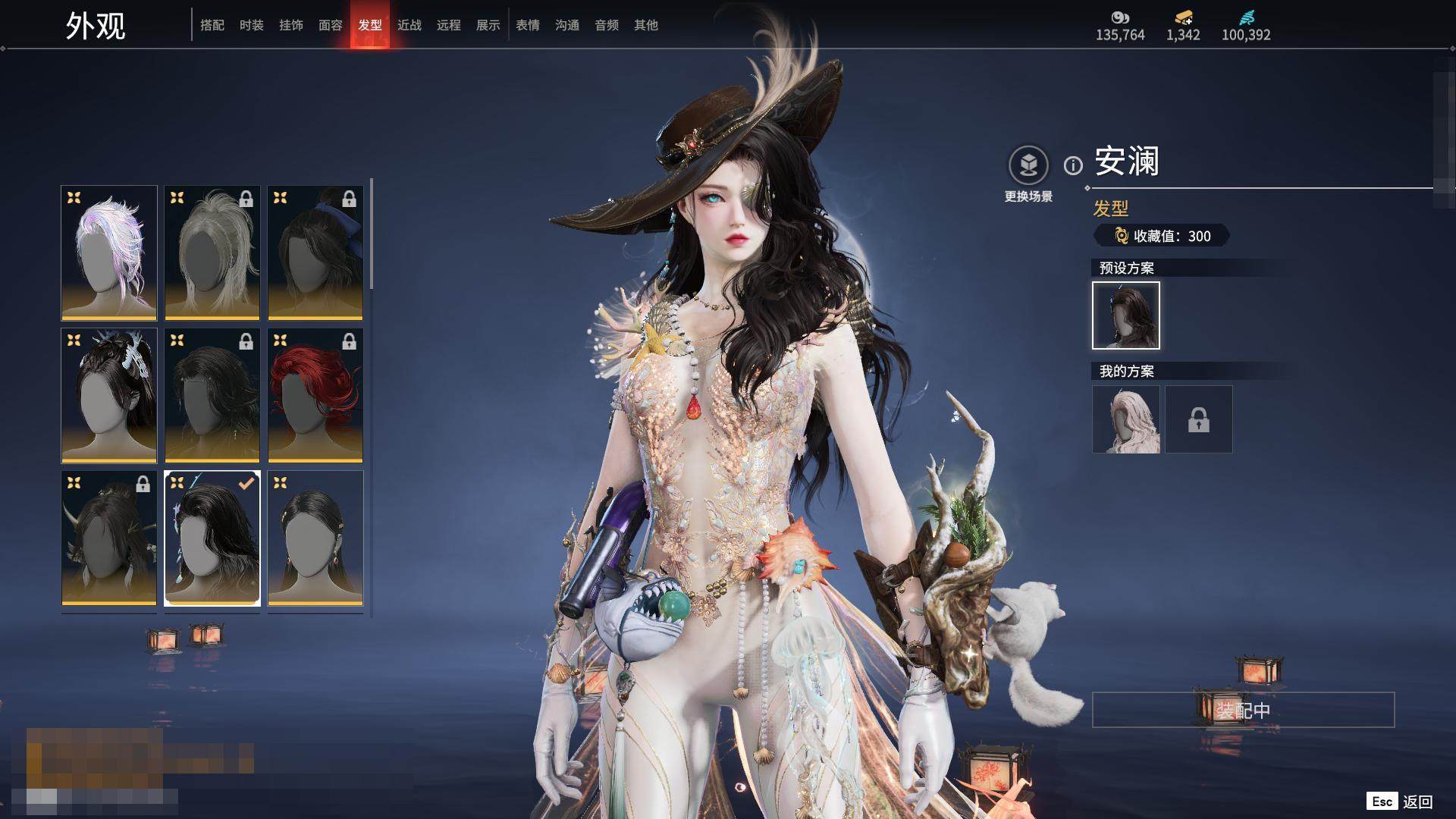The height and width of the screenshot is (819, 1456).
Task: Choose the white-pink short hairstyle
Action: click(x=109, y=253)
